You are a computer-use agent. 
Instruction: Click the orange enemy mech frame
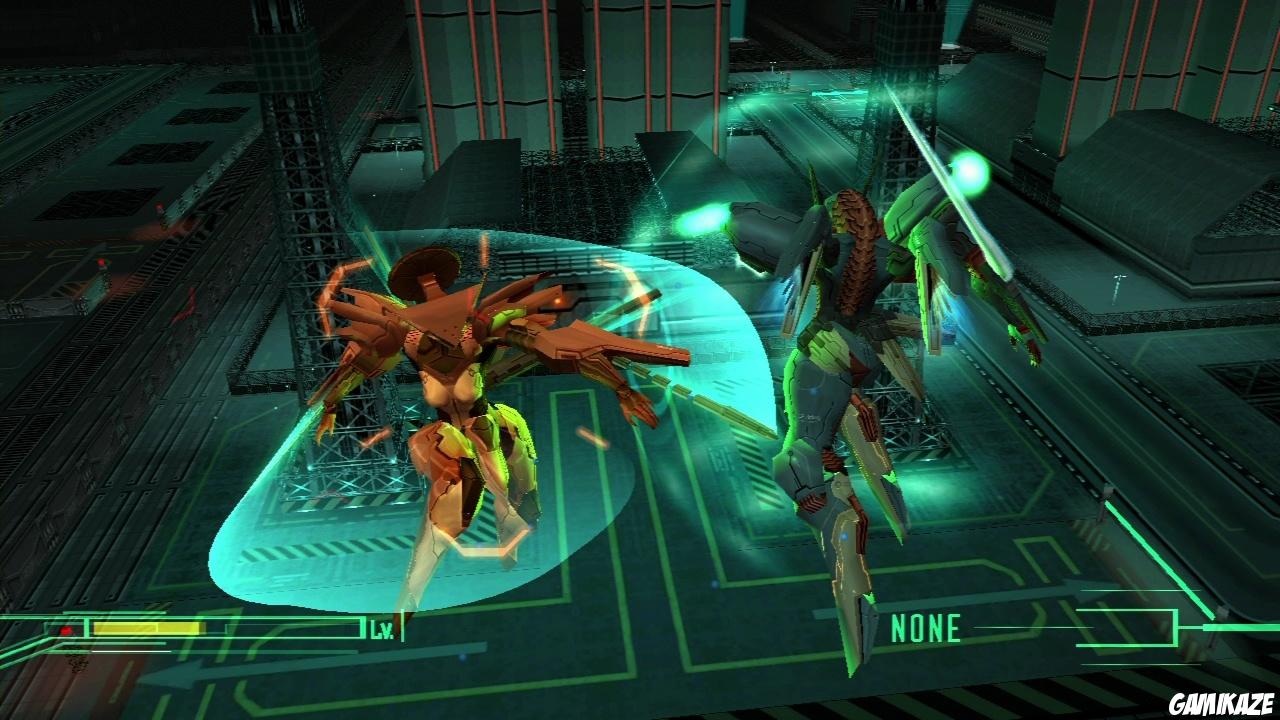[x=450, y=400]
